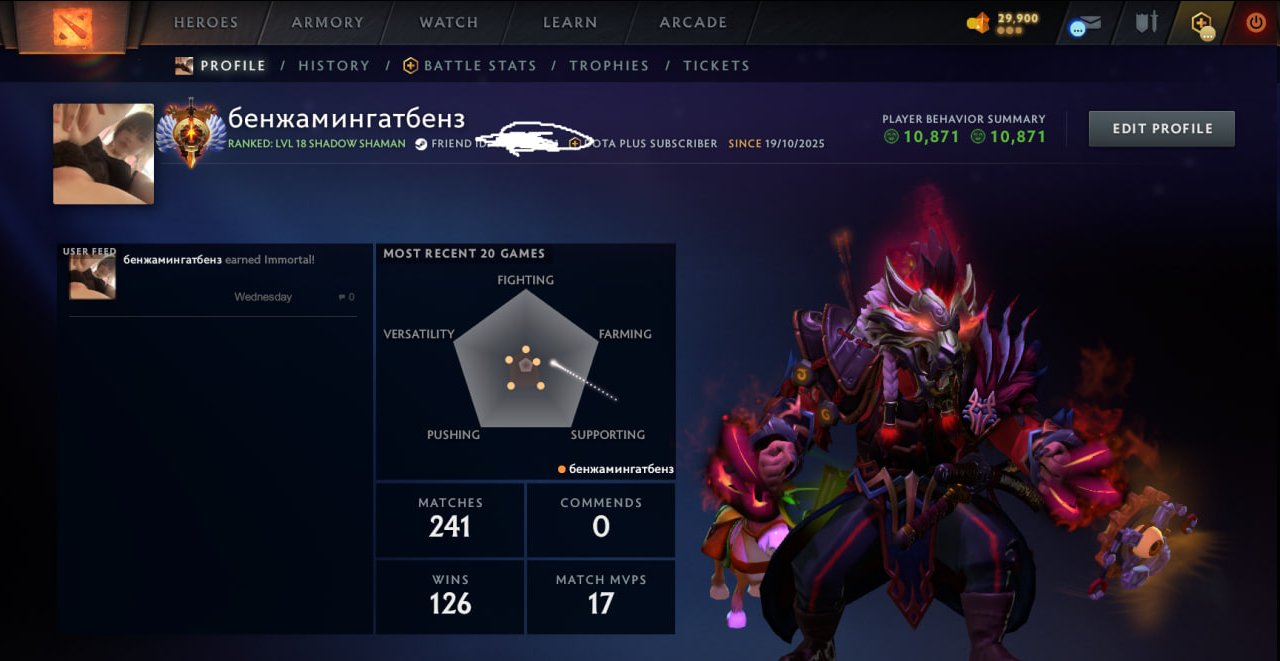Click the profile avatar picture
The width and height of the screenshot is (1280, 661).
click(x=103, y=154)
